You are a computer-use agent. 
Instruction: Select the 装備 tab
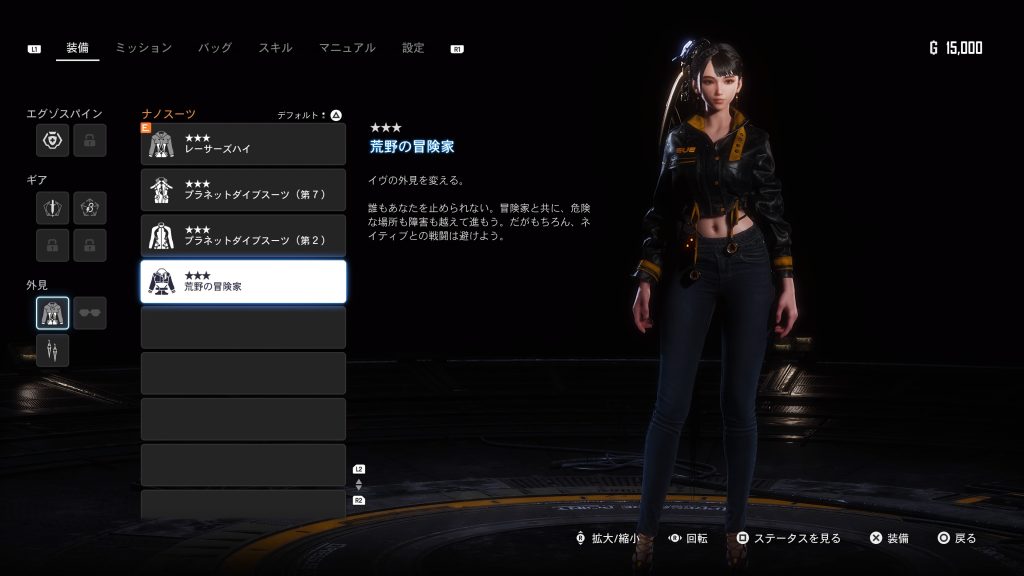78,48
